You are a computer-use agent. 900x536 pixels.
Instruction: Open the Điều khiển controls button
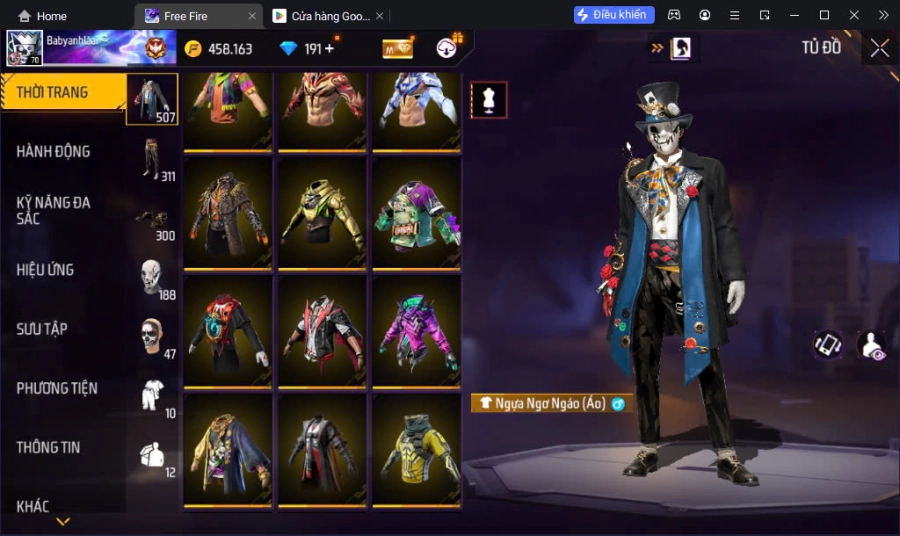pyautogui.click(x=614, y=15)
